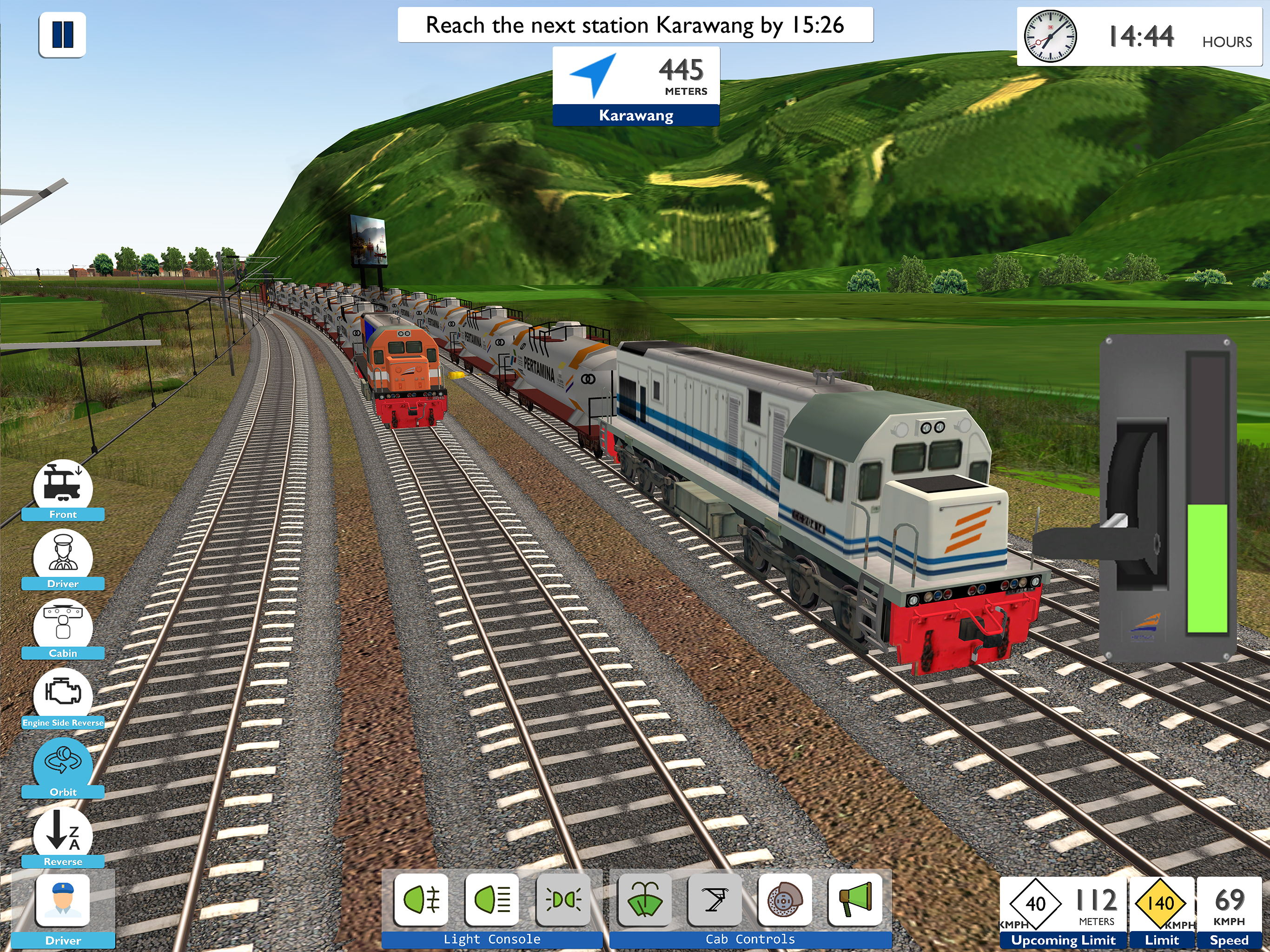Select the Driver camera view with cap icon
Screen dimensions: 1270x952
tap(63, 556)
